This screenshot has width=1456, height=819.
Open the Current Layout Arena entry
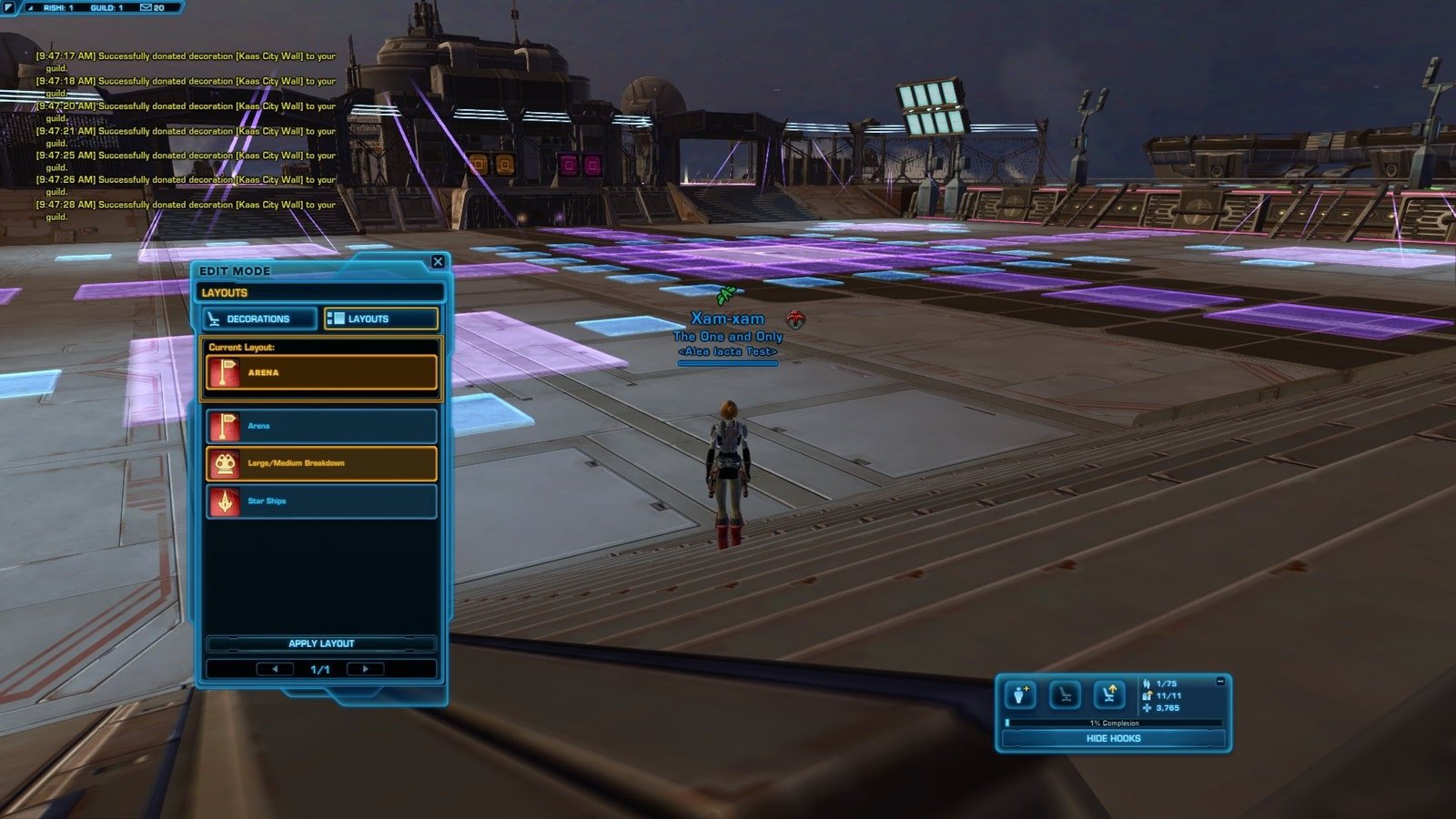[321, 372]
